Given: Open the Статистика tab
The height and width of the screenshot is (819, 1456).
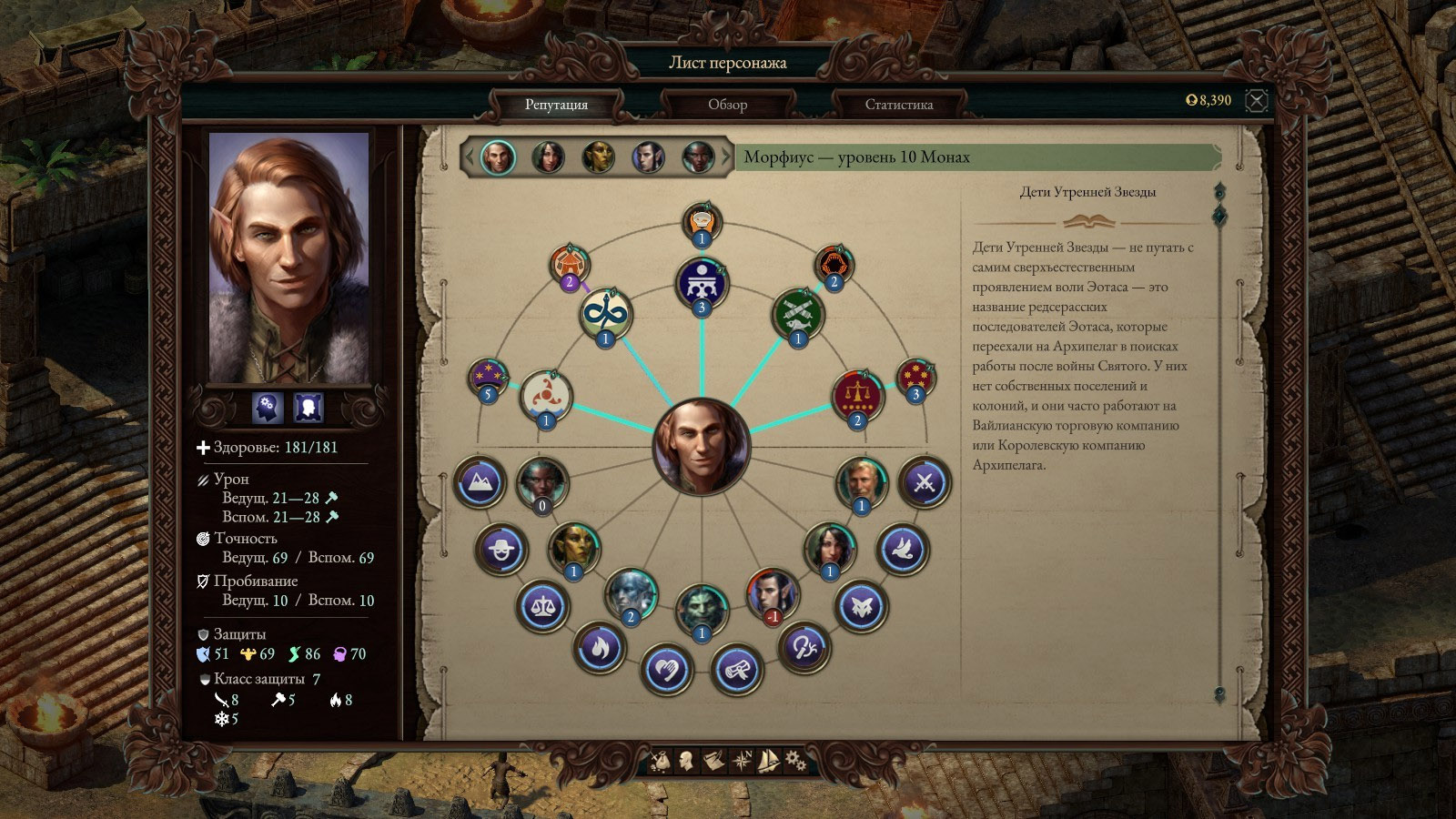Looking at the screenshot, I should pos(898,105).
